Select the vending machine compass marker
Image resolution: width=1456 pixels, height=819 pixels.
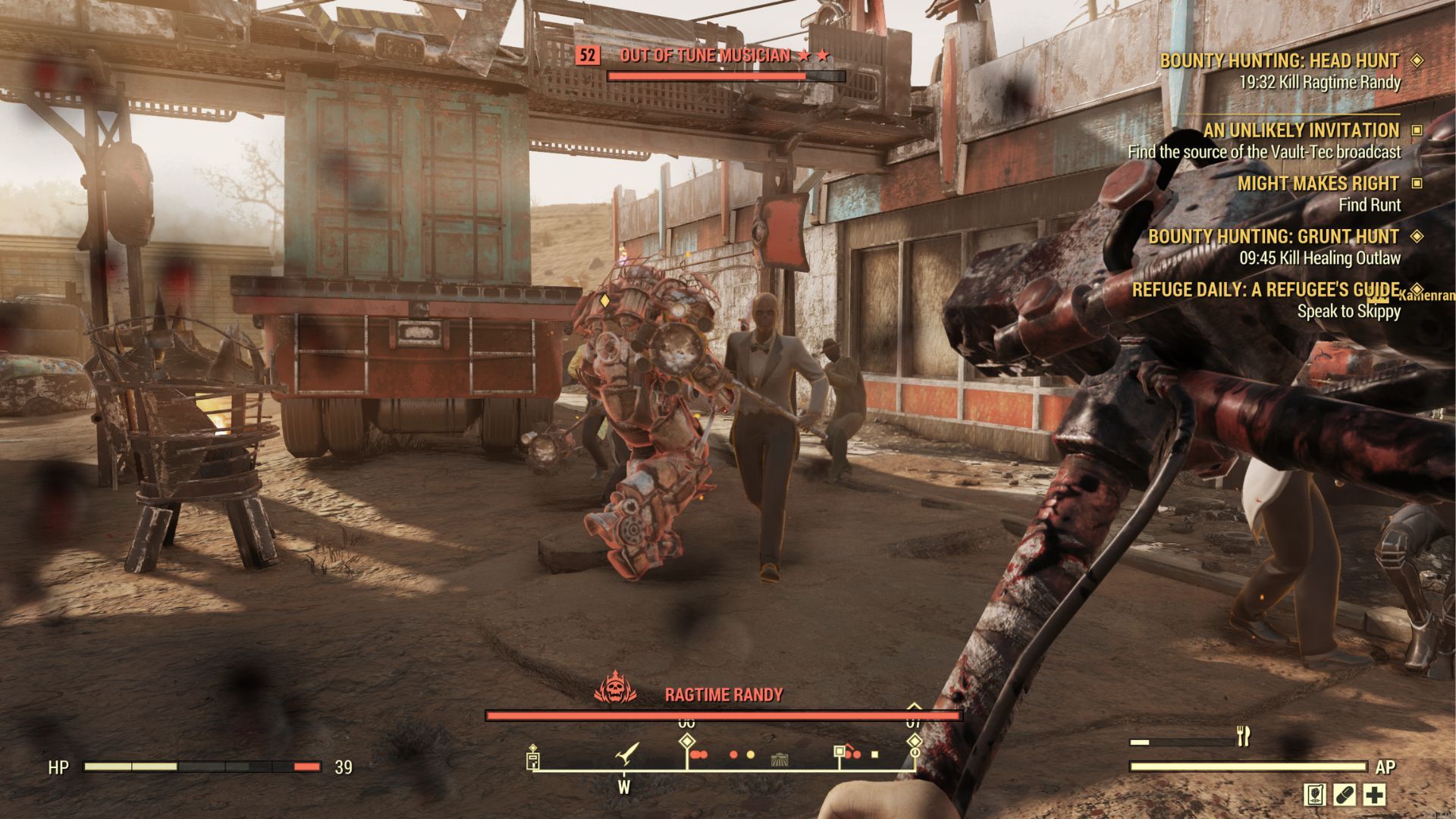[533, 758]
